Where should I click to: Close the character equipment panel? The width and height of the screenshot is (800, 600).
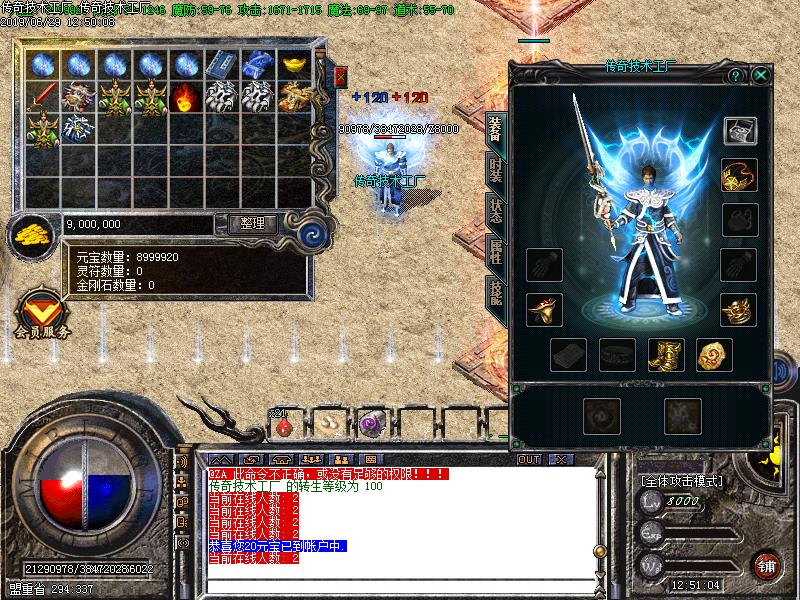click(x=761, y=75)
